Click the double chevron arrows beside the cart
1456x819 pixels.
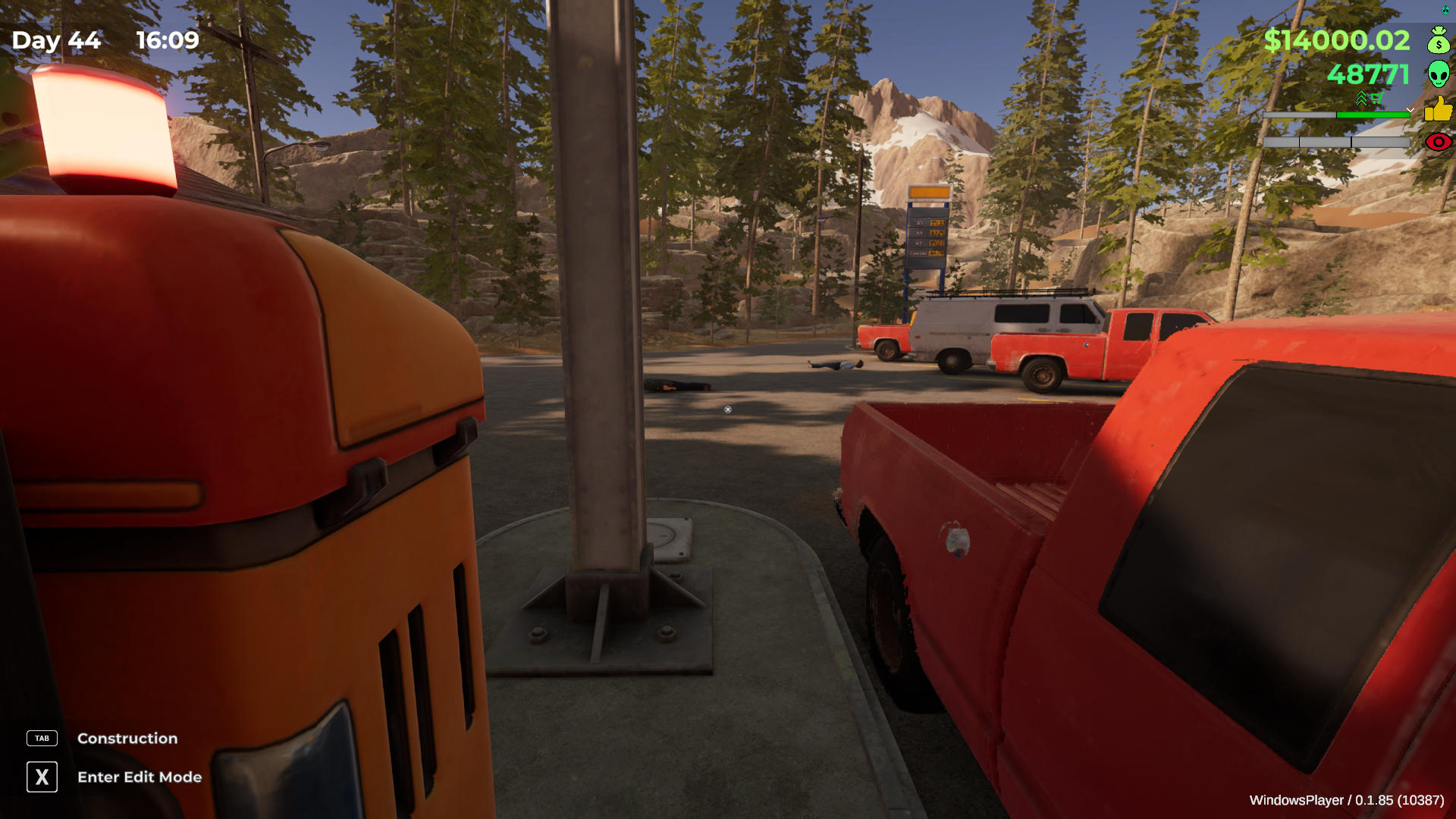(1360, 99)
